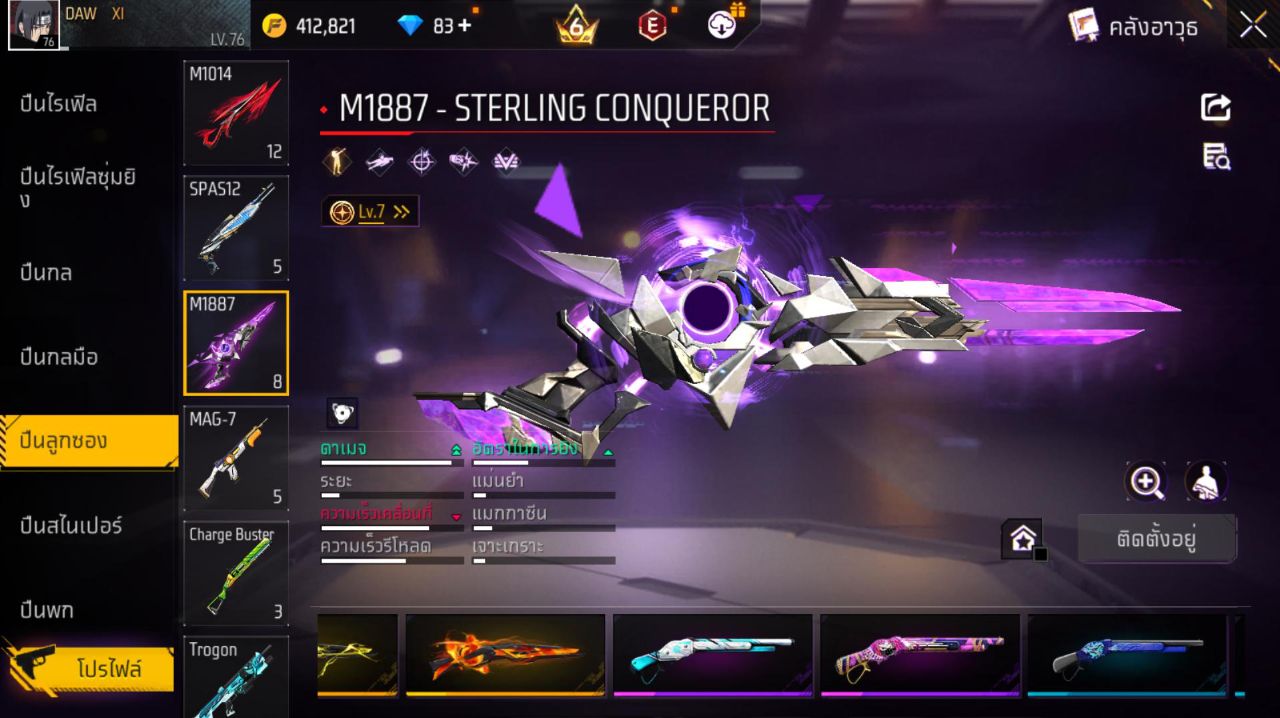Zoom in with the magnifier plus icon
Image resolution: width=1280 pixels, height=718 pixels.
click(x=1146, y=482)
